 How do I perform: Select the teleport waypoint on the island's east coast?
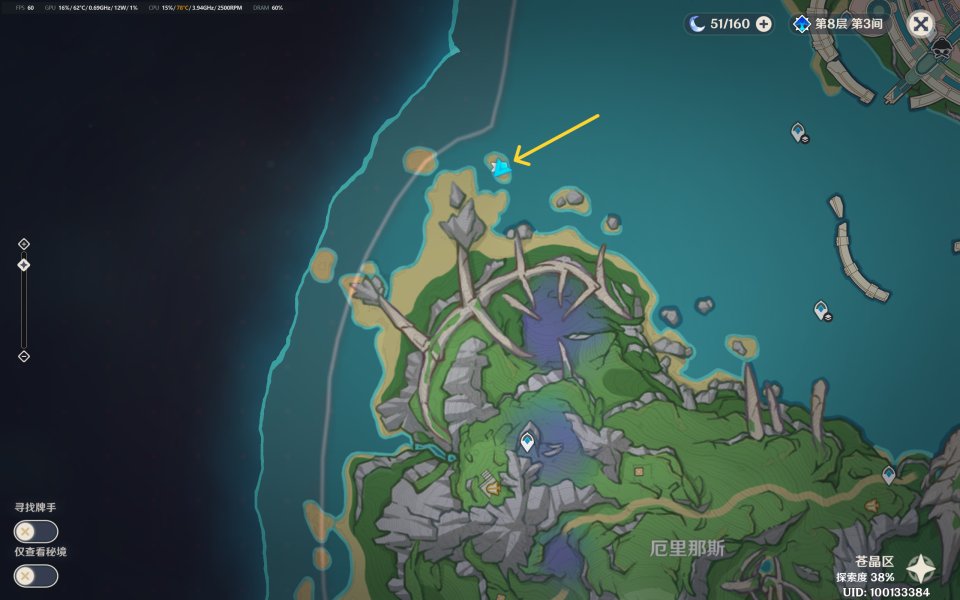tap(888, 475)
